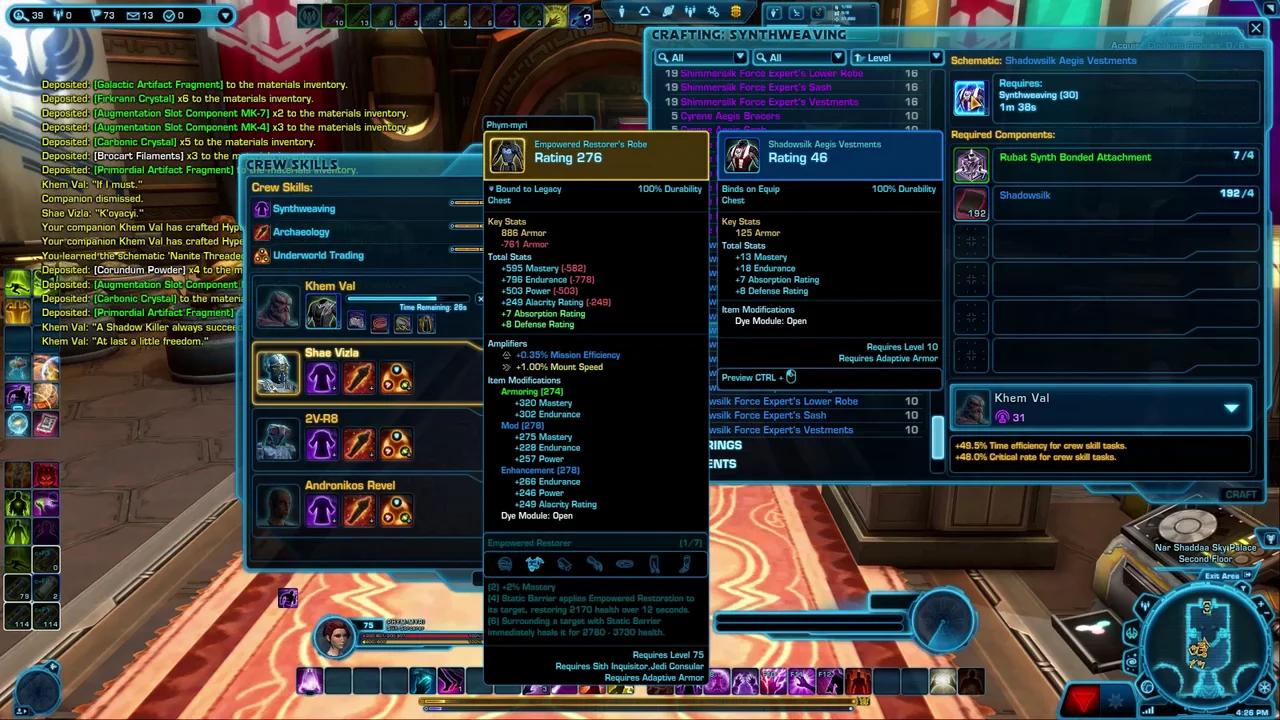The height and width of the screenshot is (720, 1280).
Task: Expand the Khem Val companion dropdown
Action: [x=1231, y=407]
